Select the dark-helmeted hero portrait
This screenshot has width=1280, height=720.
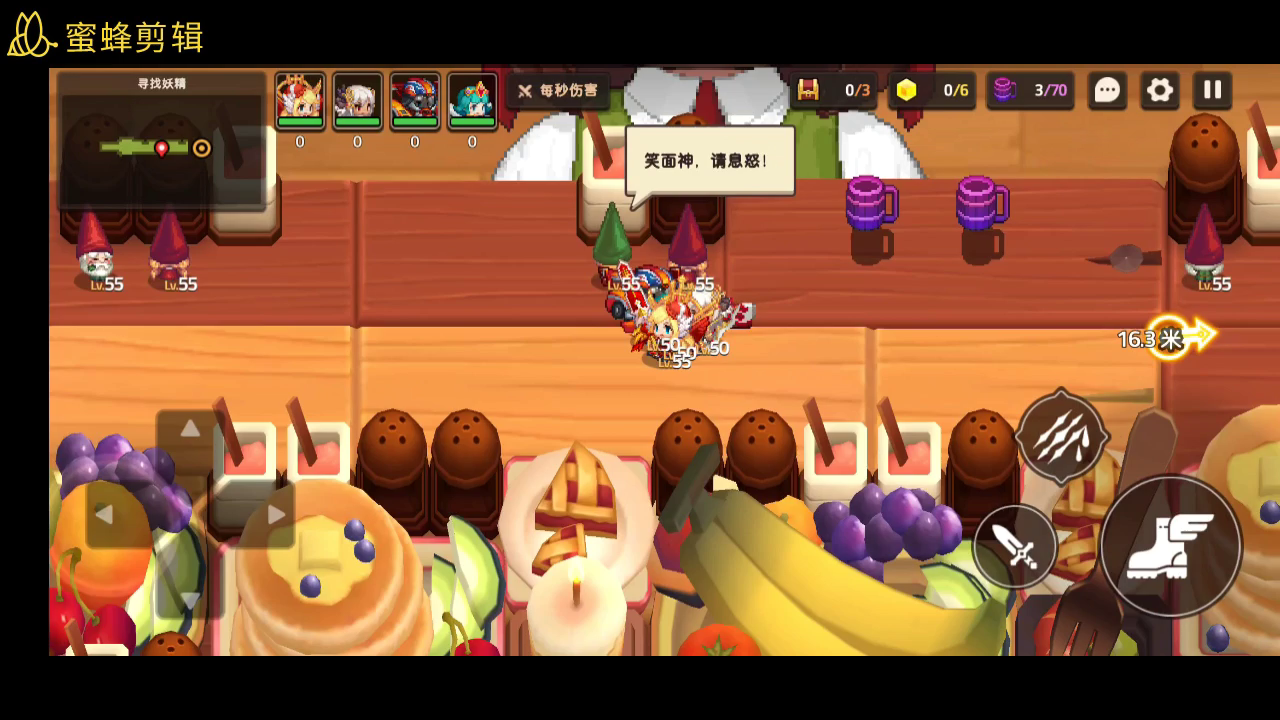click(415, 101)
